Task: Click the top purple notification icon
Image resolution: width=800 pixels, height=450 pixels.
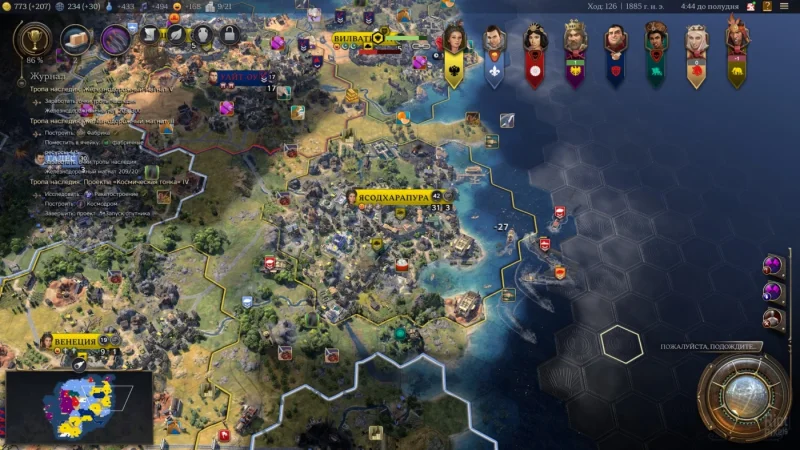Action: (772, 265)
